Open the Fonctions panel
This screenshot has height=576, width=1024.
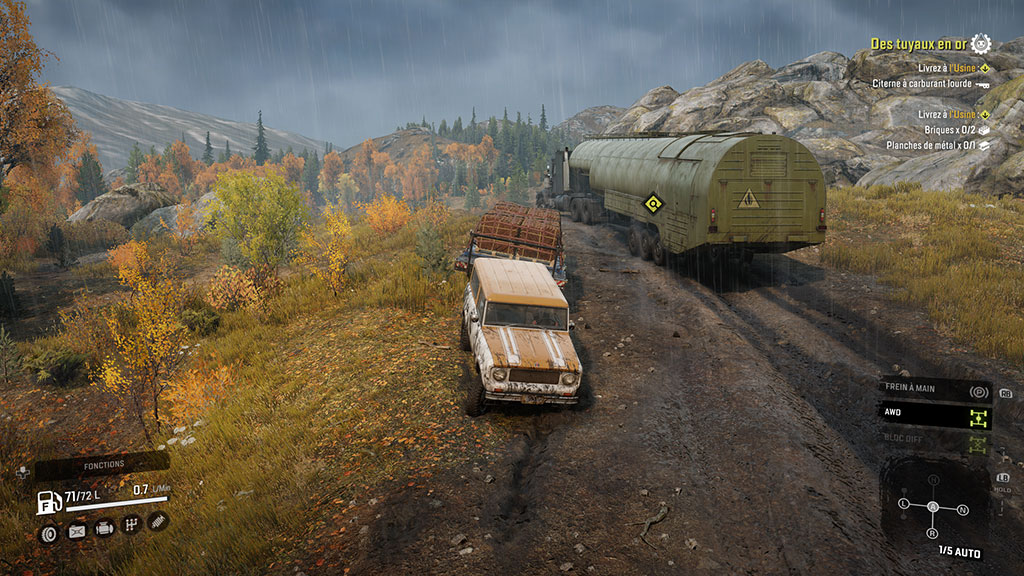coord(103,466)
